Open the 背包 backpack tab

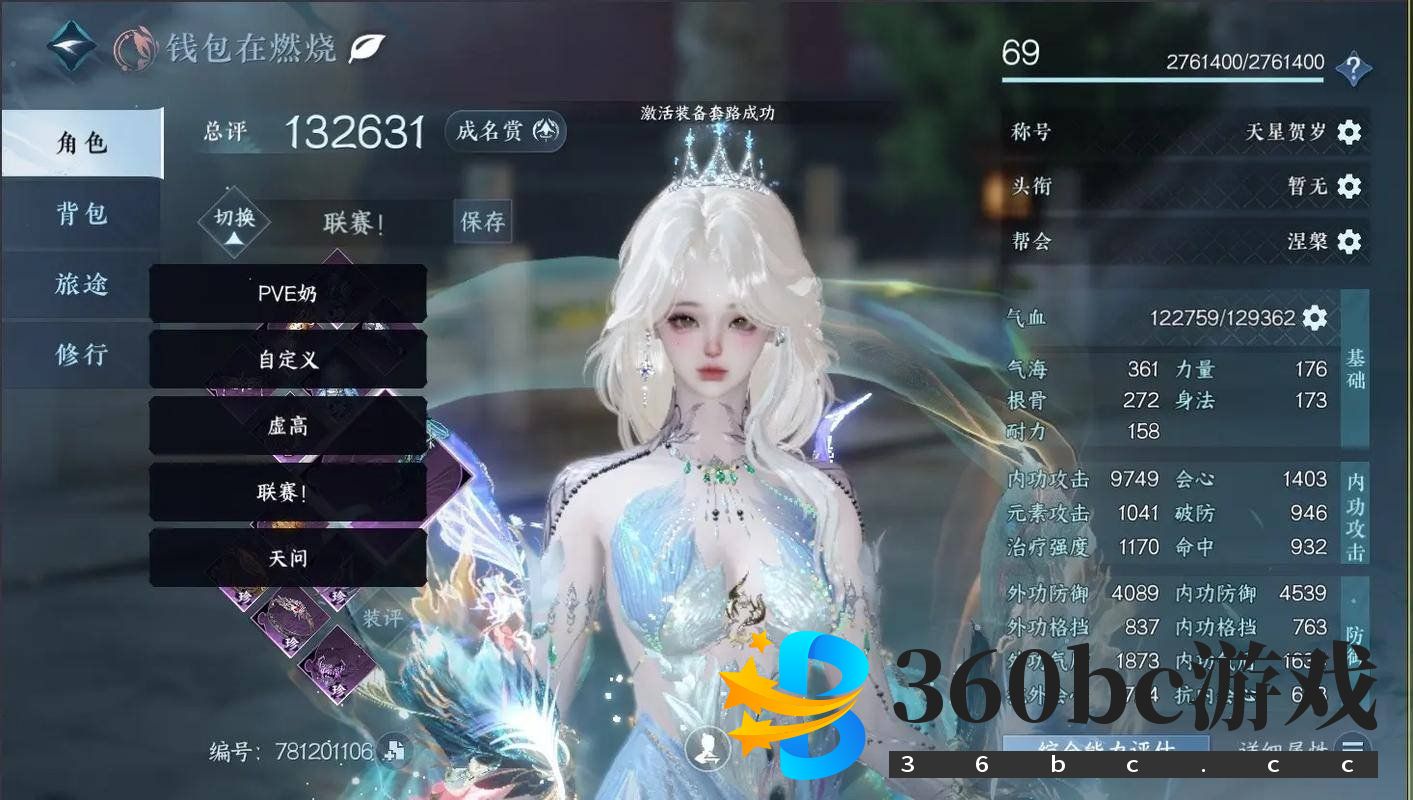click(x=81, y=214)
